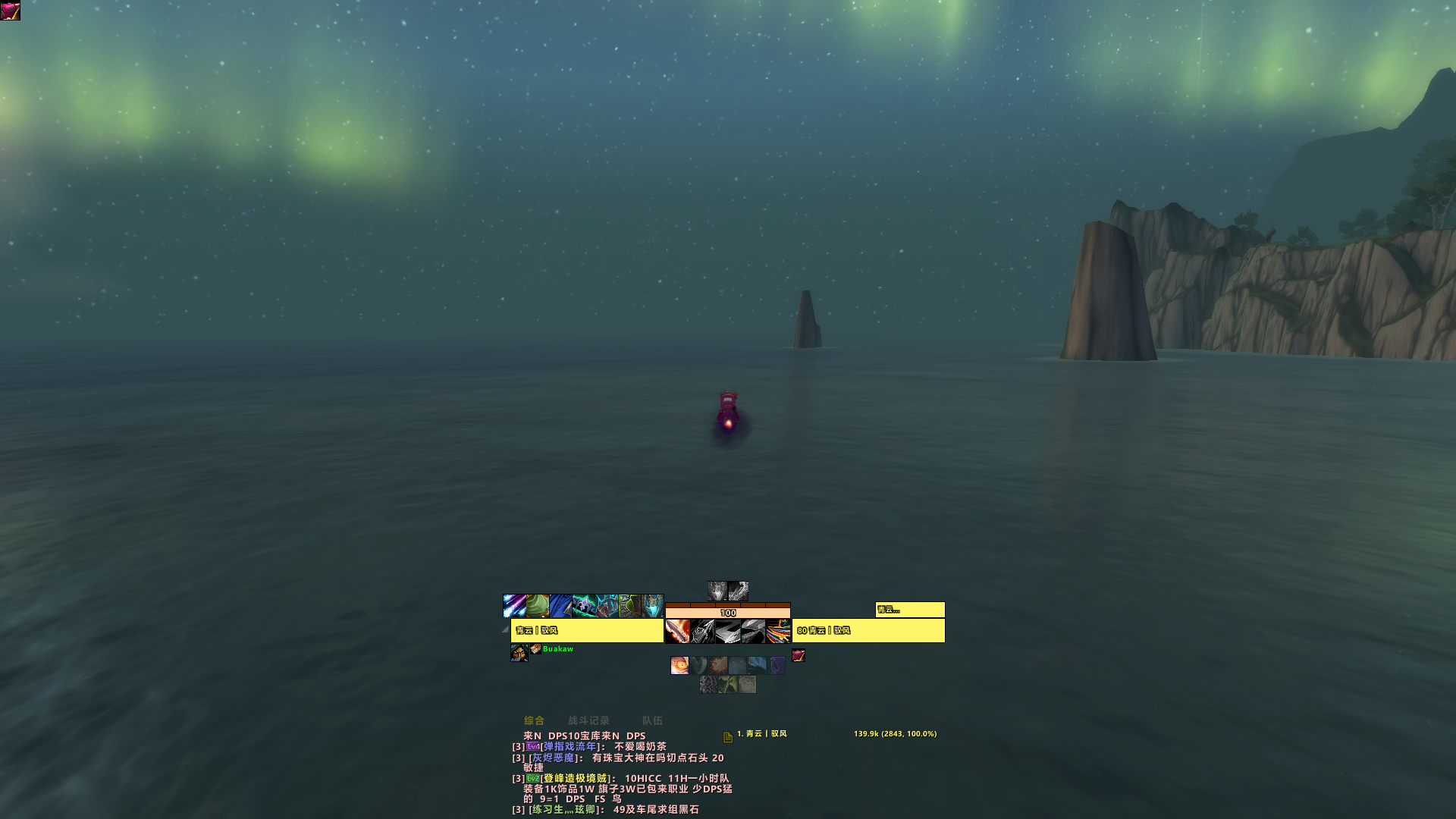Select player name 登峰造极境贼 in chat
1456x819 pixels.
574,779
